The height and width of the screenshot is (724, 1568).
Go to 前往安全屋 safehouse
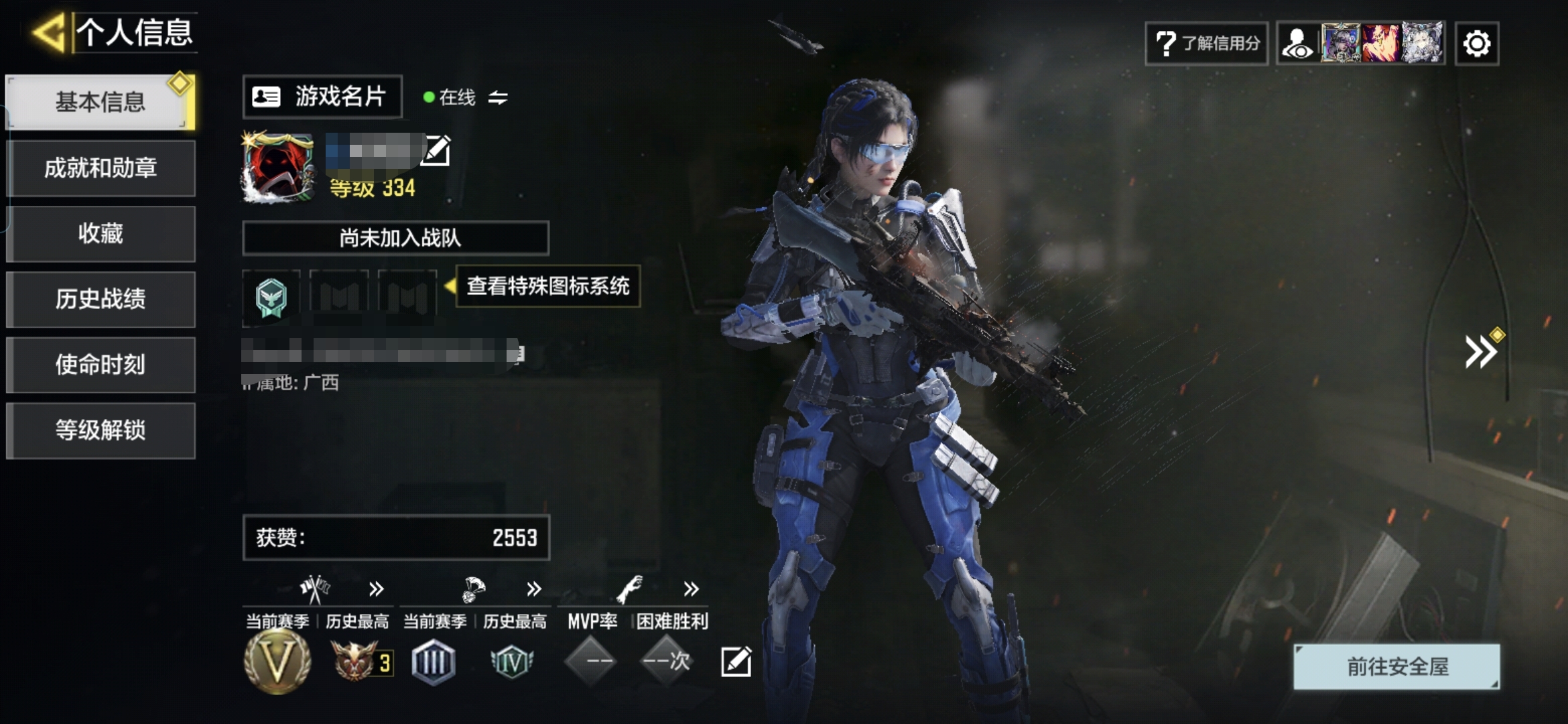point(1396,666)
